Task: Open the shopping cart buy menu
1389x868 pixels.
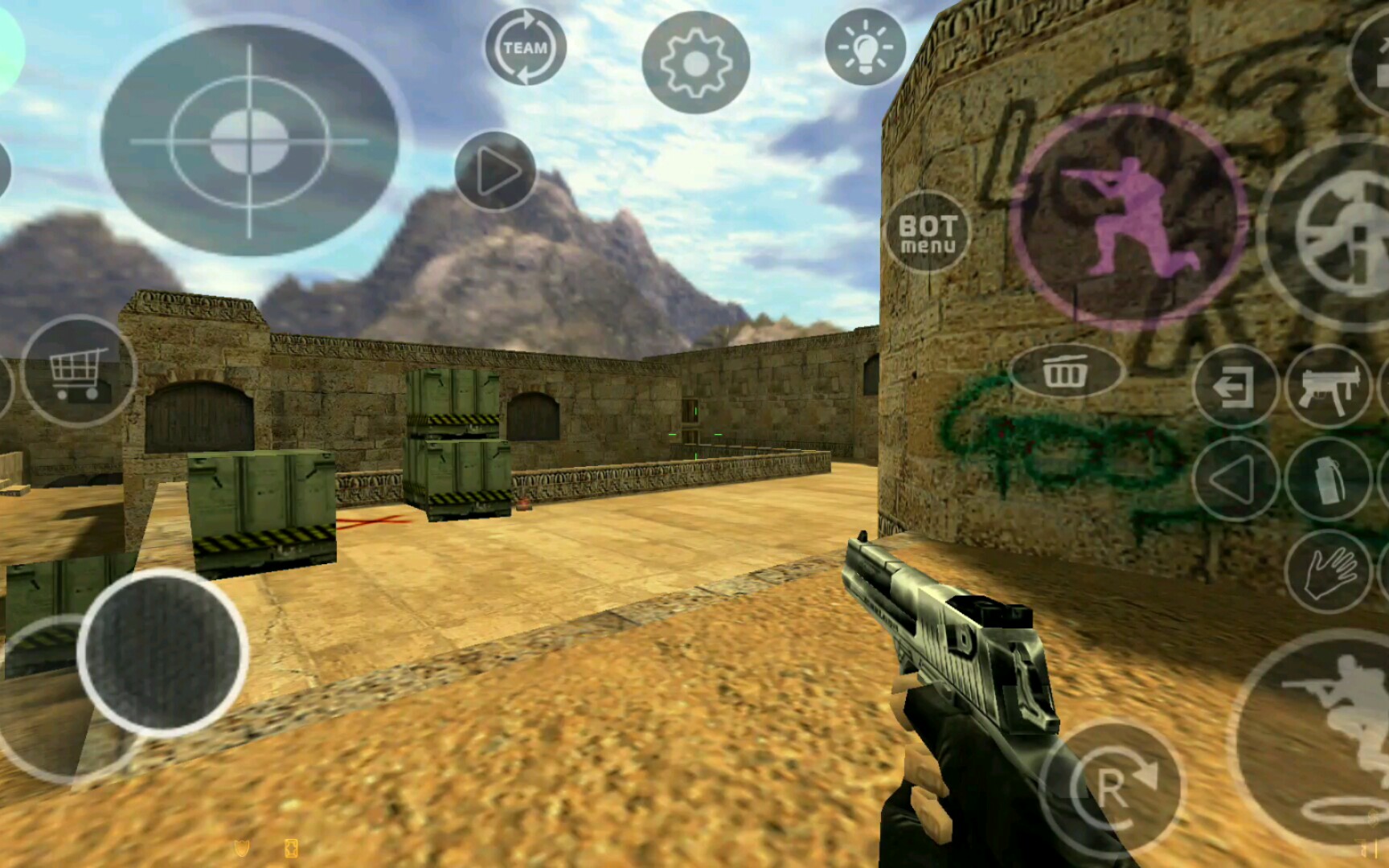Action: (78, 371)
